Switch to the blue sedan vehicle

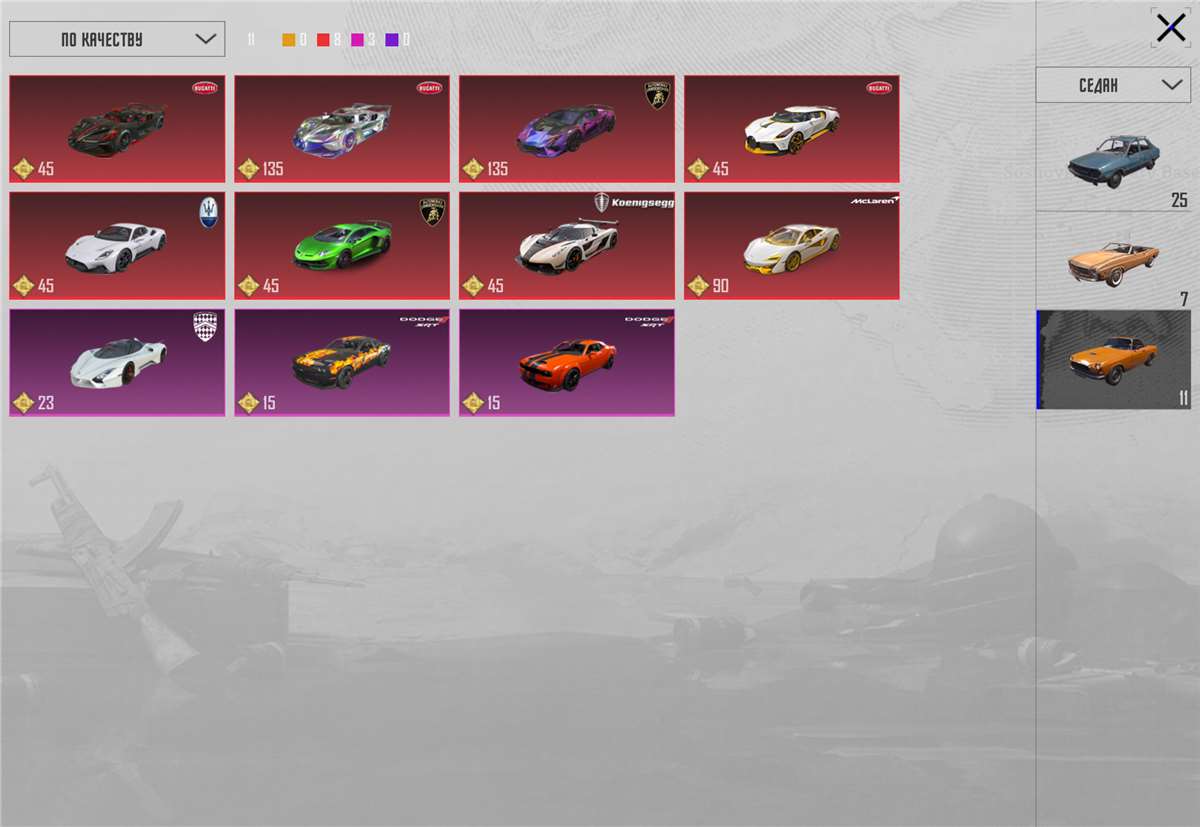pyautogui.click(x=1113, y=160)
